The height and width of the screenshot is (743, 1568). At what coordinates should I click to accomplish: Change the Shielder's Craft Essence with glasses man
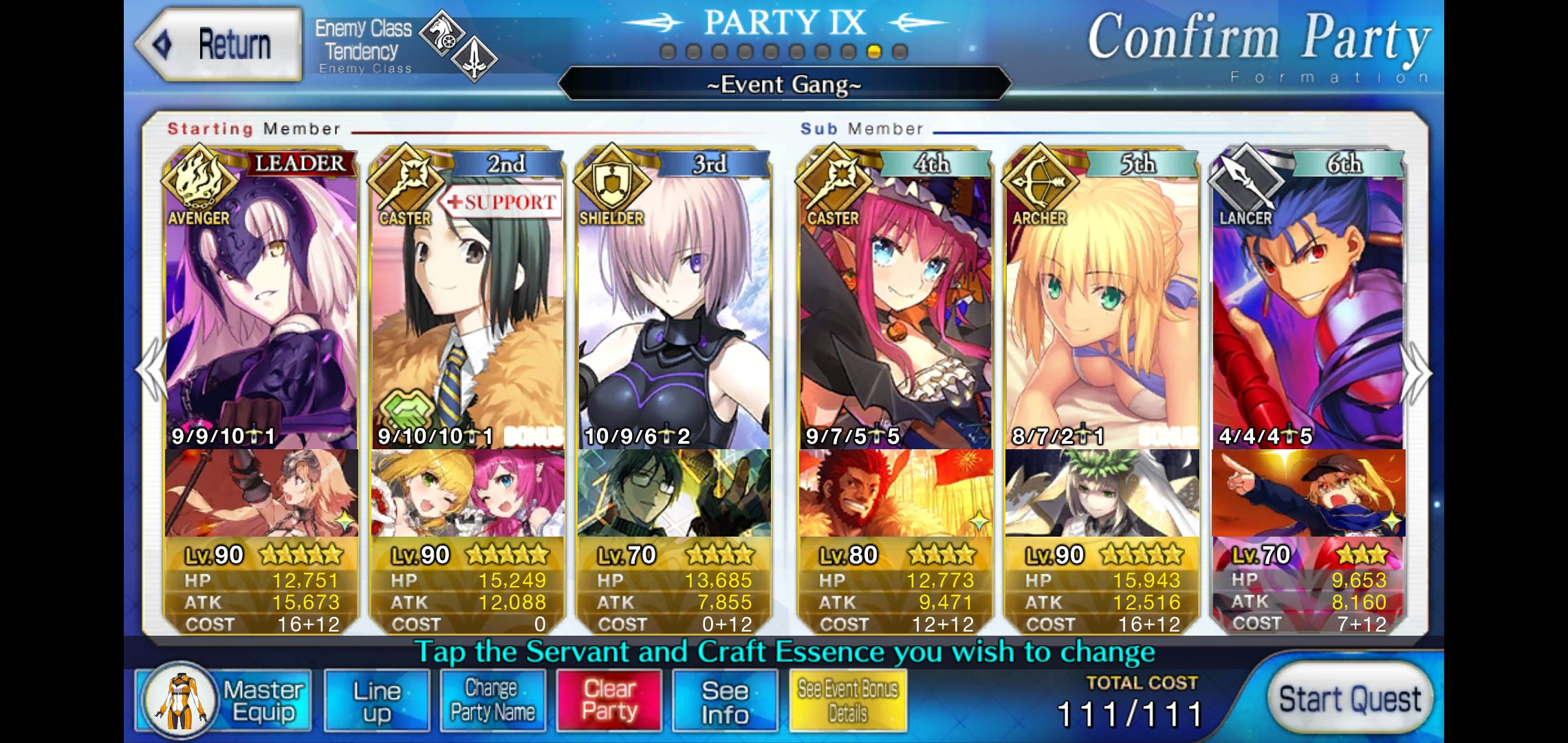tap(674, 493)
